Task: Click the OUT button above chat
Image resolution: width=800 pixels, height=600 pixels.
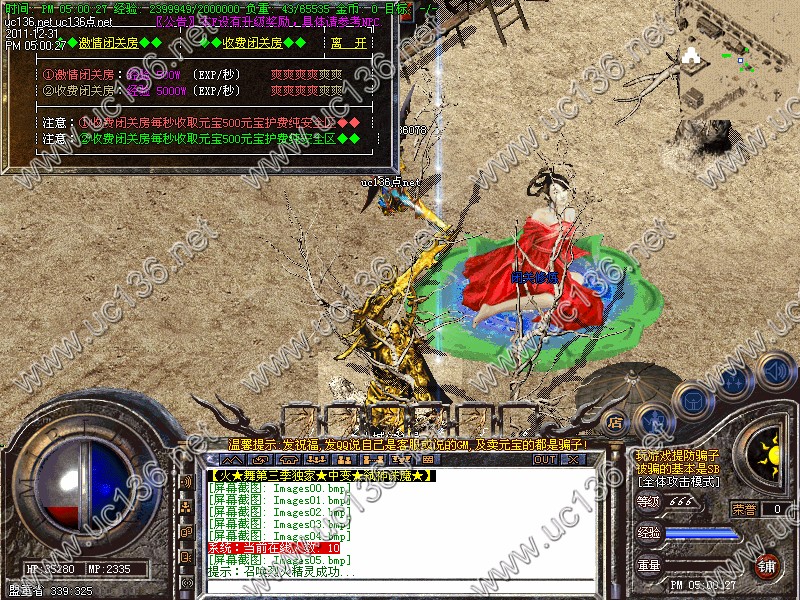Action: click(x=544, y=460)
